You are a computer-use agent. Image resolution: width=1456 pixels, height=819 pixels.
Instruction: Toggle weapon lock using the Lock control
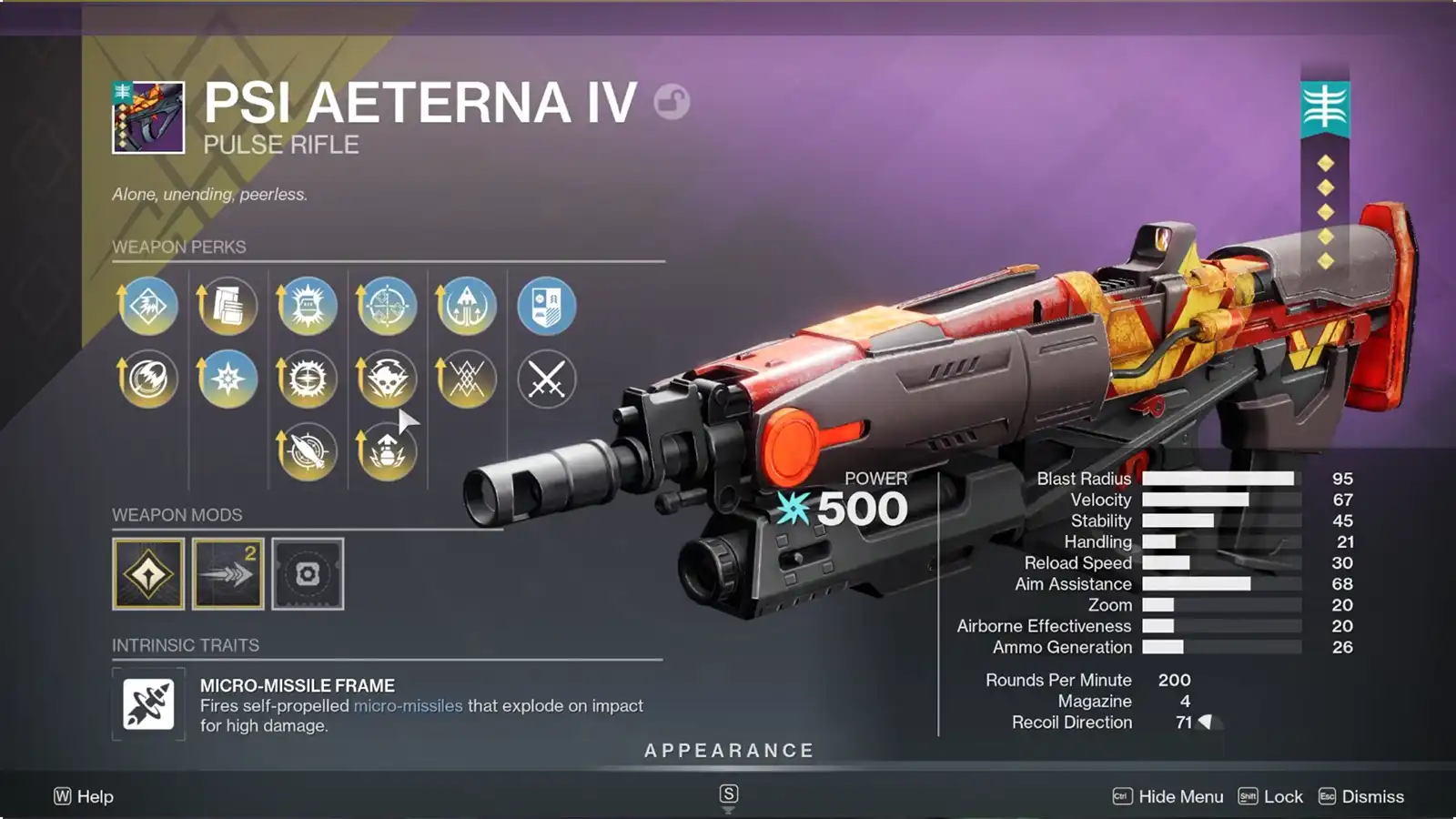coord(1283,796)
